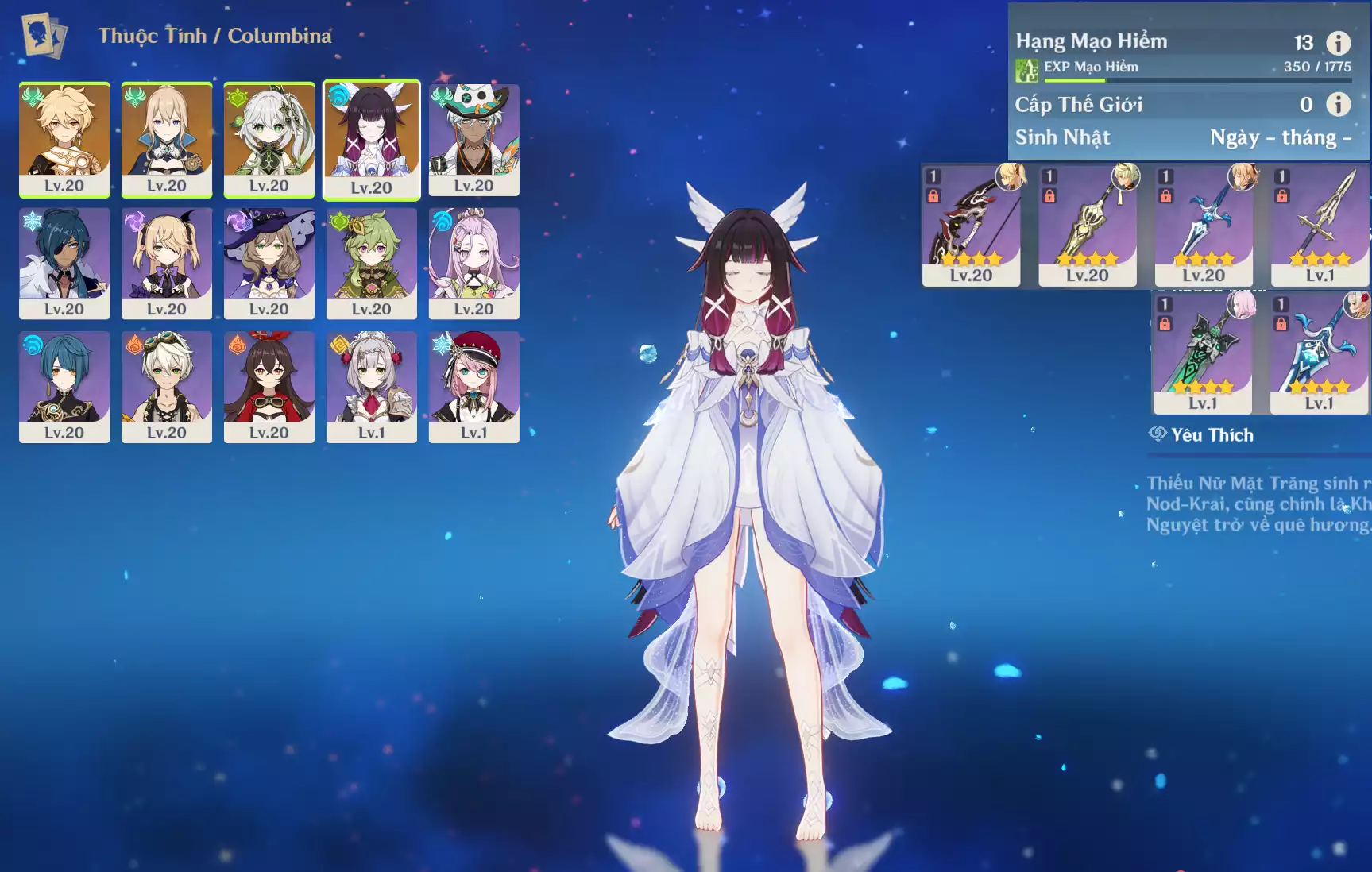Pick Nahida's character portrait
This screenshot has width=1372, height=872.
(269, 139)
